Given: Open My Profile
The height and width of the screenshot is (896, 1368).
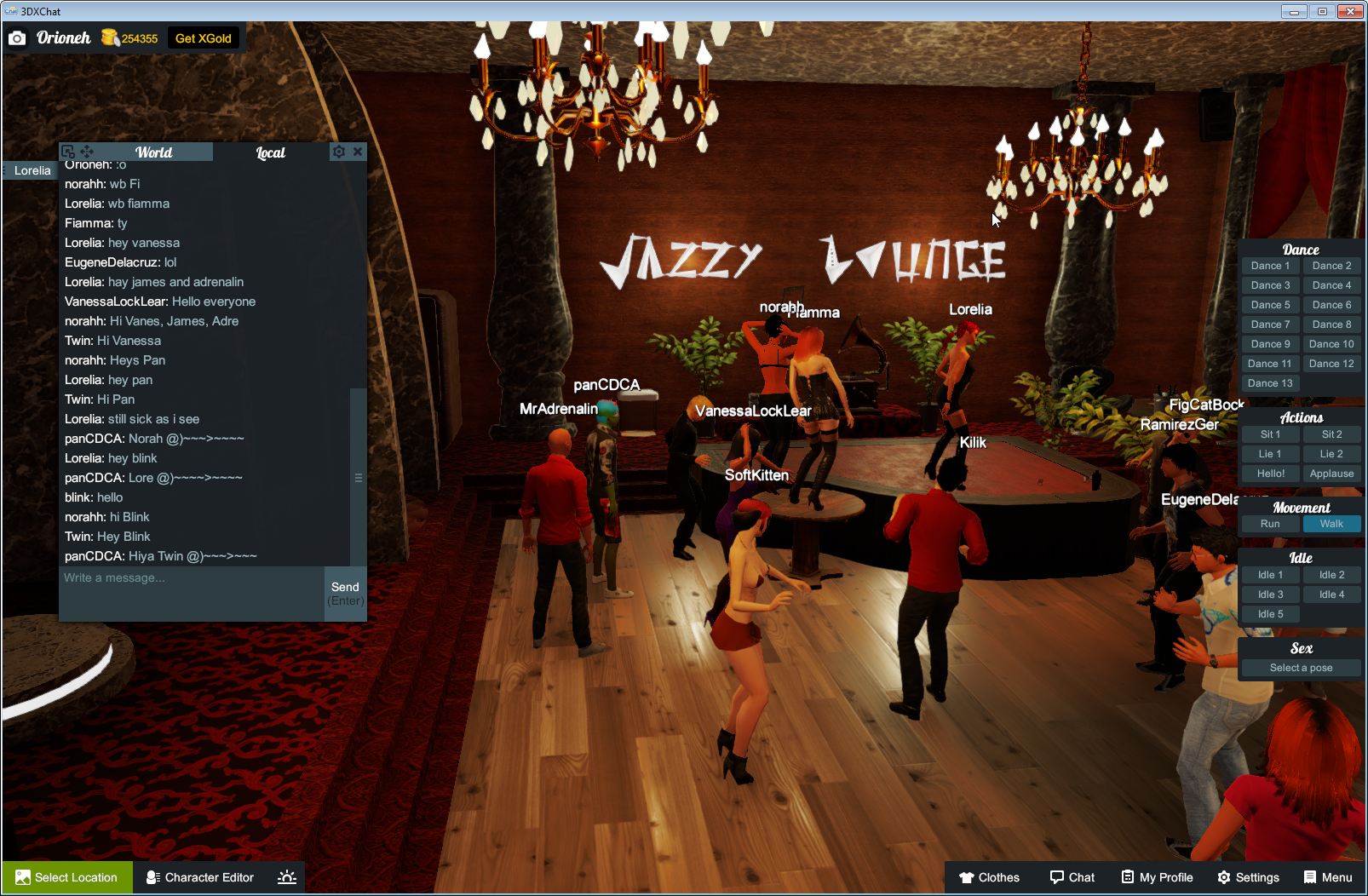Looking at the screenshot, I should (x=1156, y=877).
